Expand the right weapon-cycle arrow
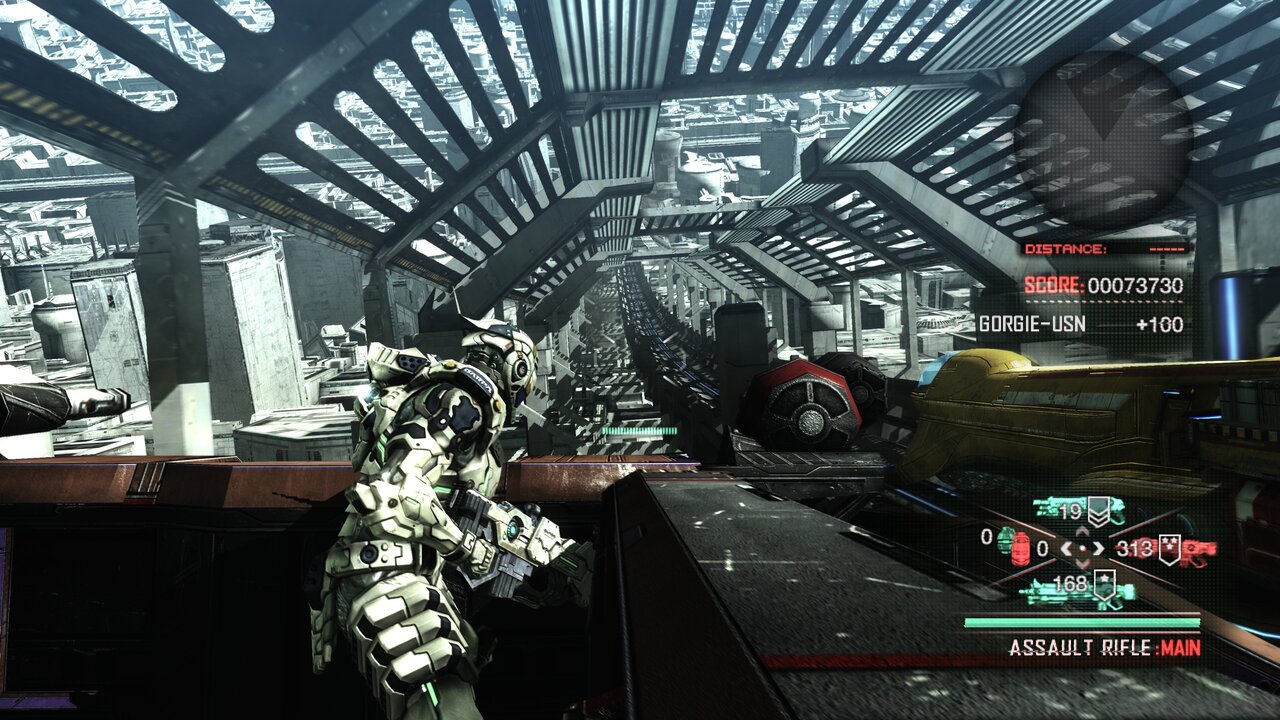The width and height of the screenshot is (1280, 720). click(1100, 548)
